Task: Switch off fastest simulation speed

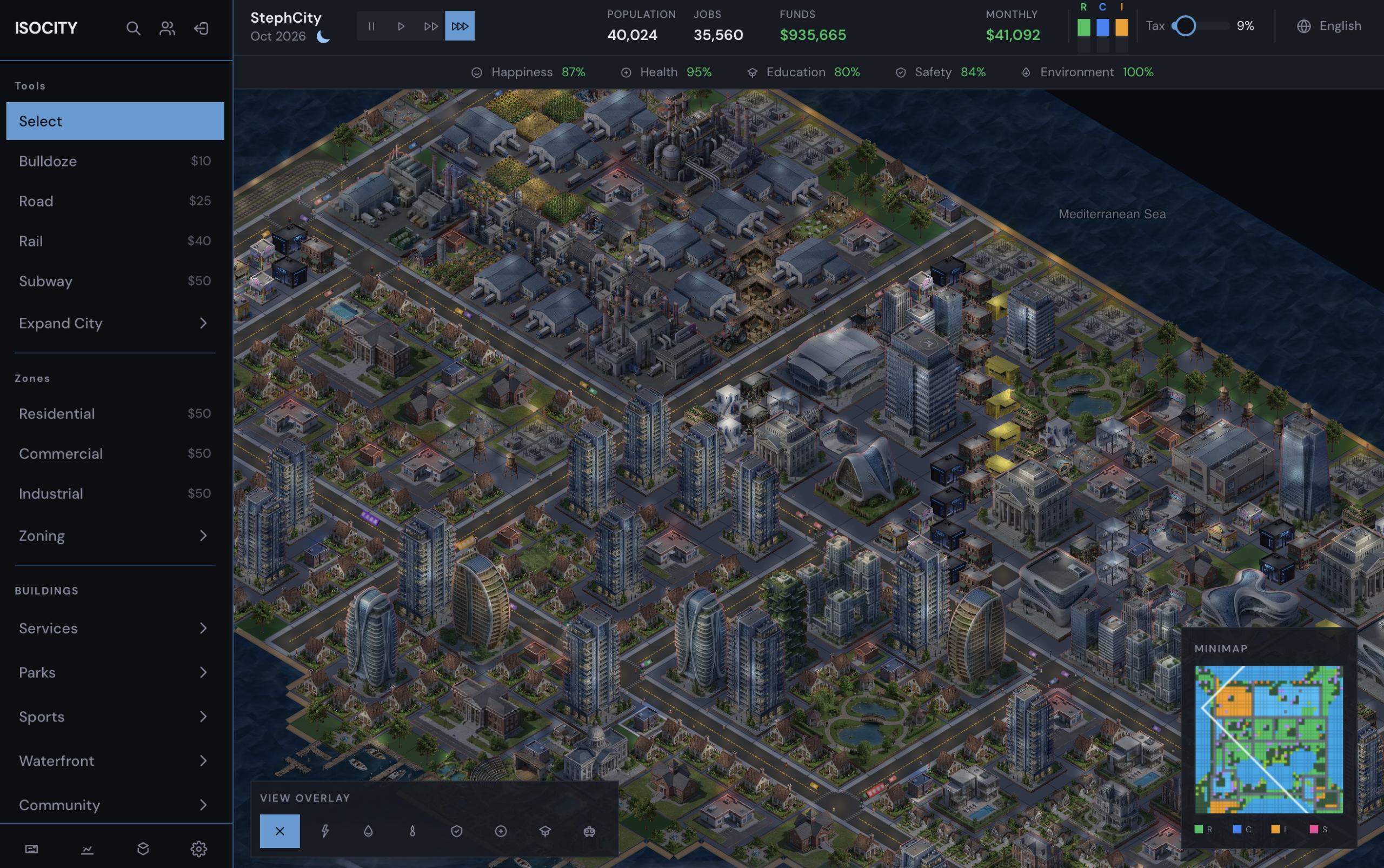Action: [460, 25]
